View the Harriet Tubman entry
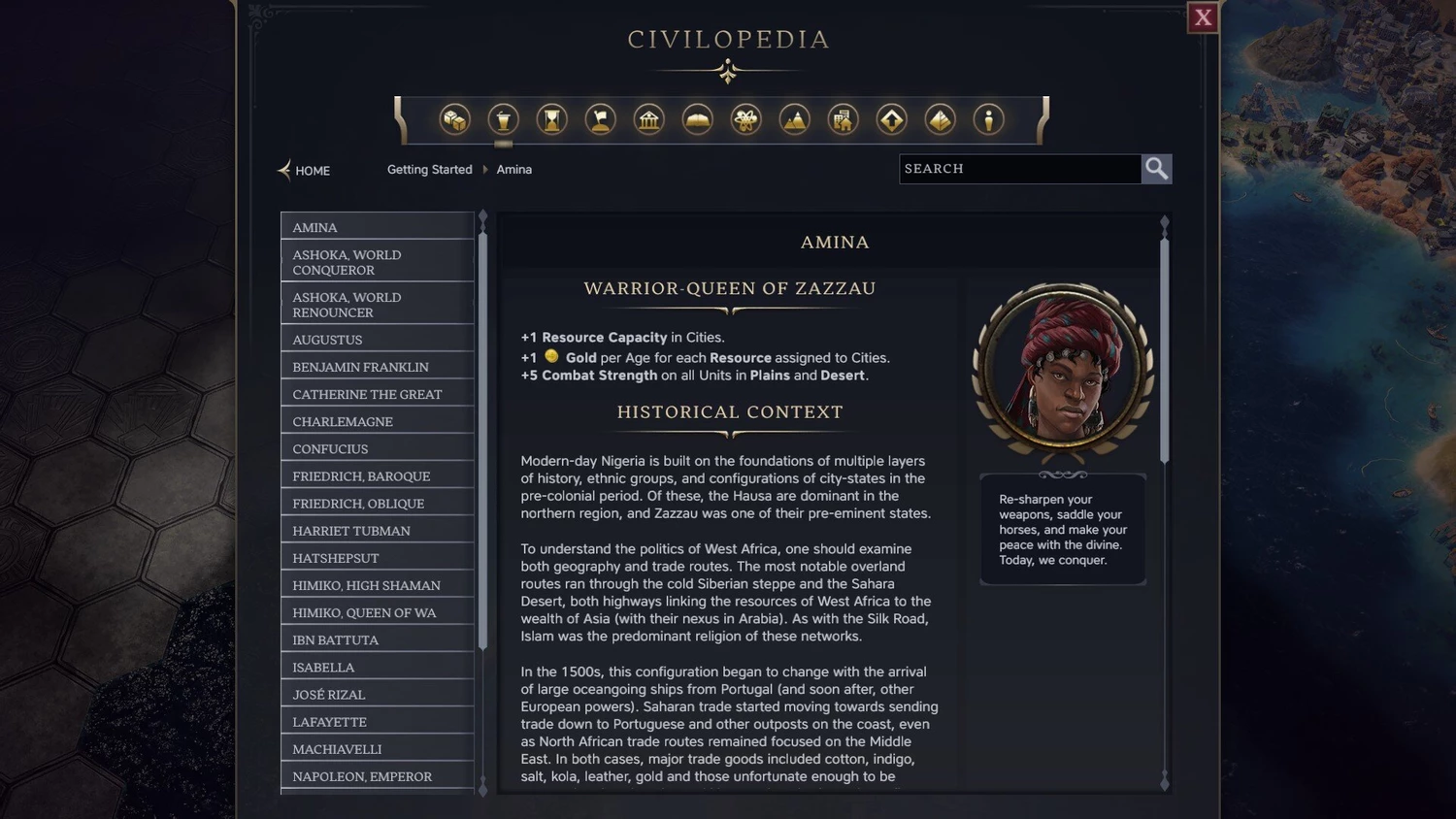The image size is (1456, 819). click(377, 531)
